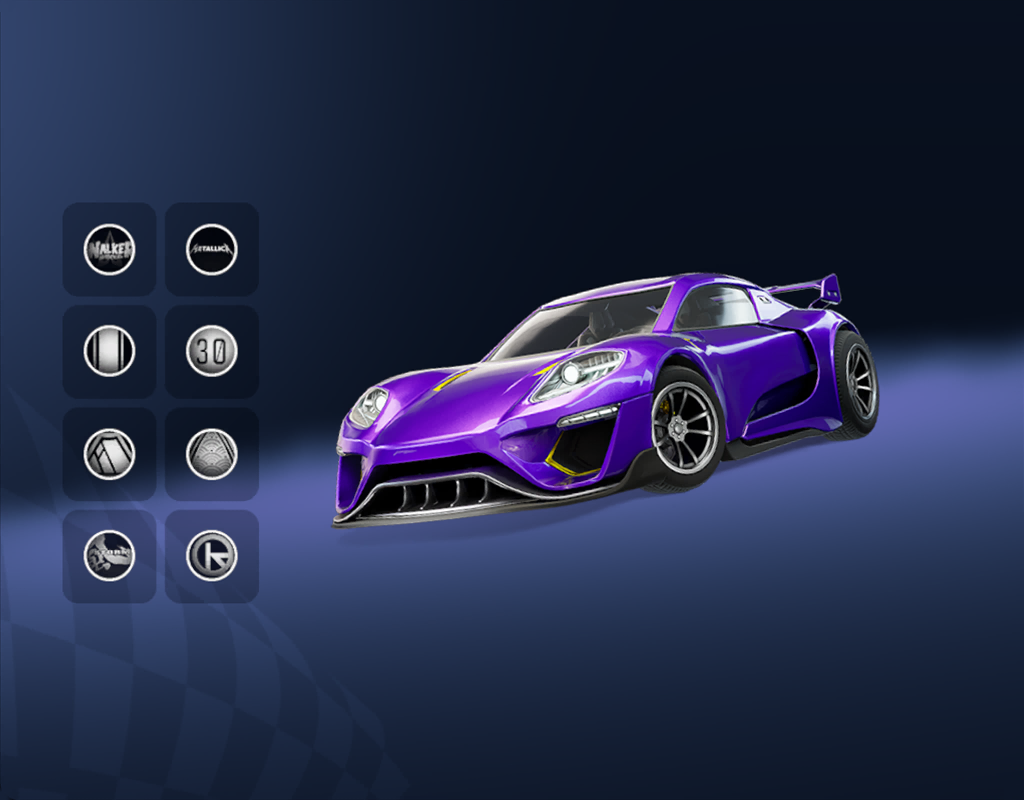1024x800 pixels.
Task: Choose the wave scale pattern decal
Action: (212, 454)
